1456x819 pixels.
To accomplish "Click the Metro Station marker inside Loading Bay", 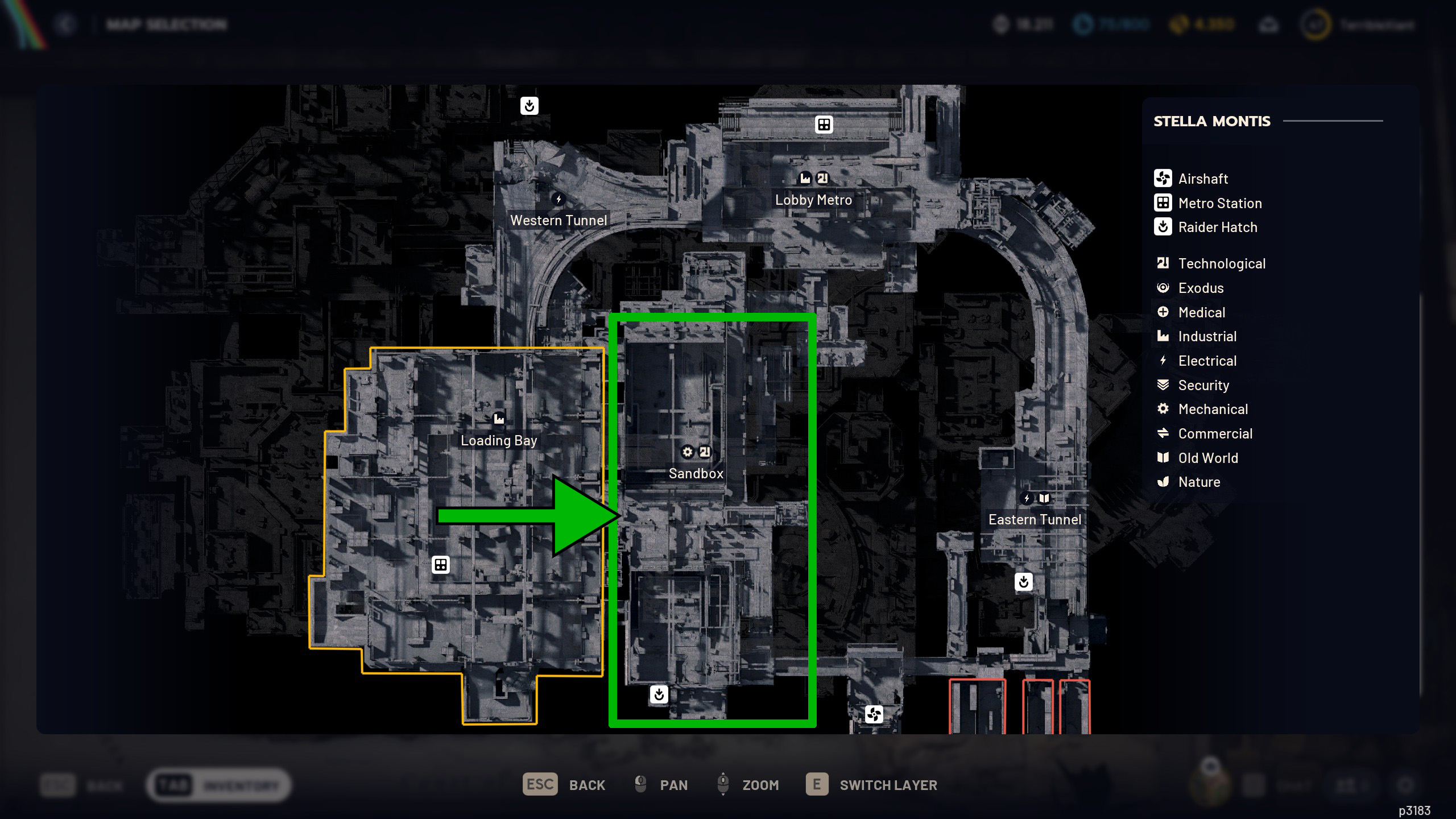I will point(441,565).
